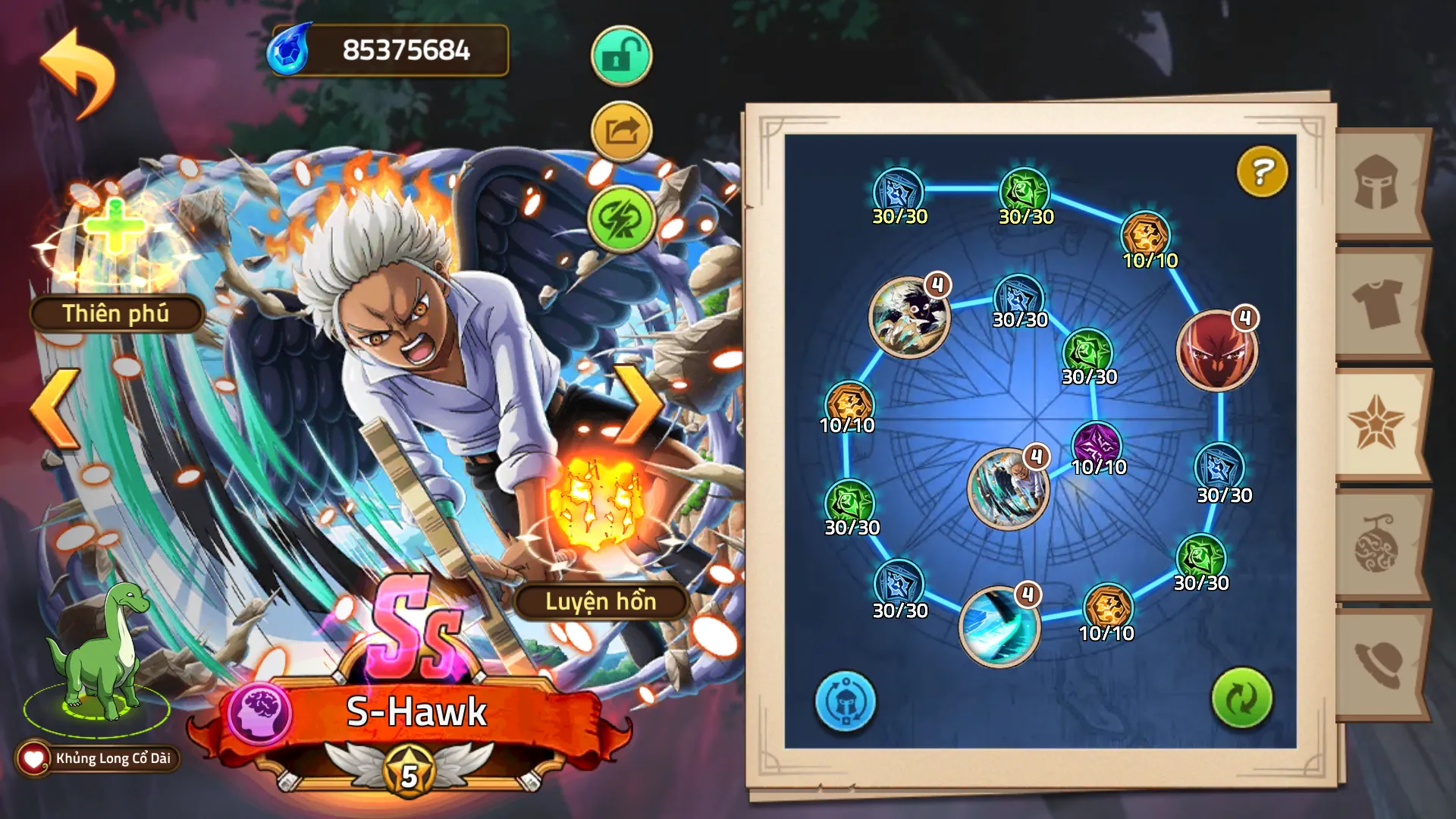This screenshot has height=819, width=1456.
Task: Click the blue helmet reset button
Action: (x=845, y=701)
